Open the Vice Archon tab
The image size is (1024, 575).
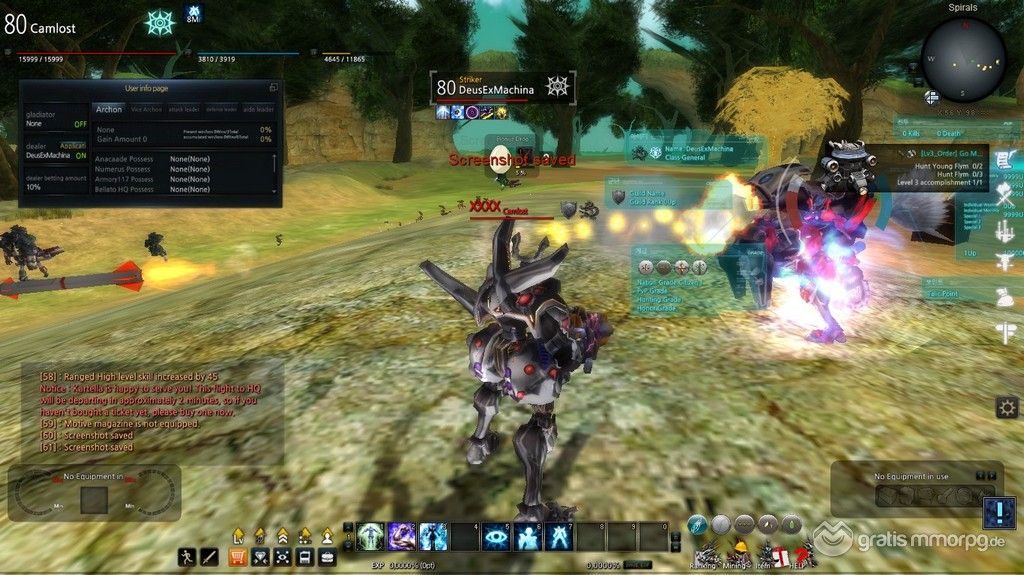[x=145, y=109]
